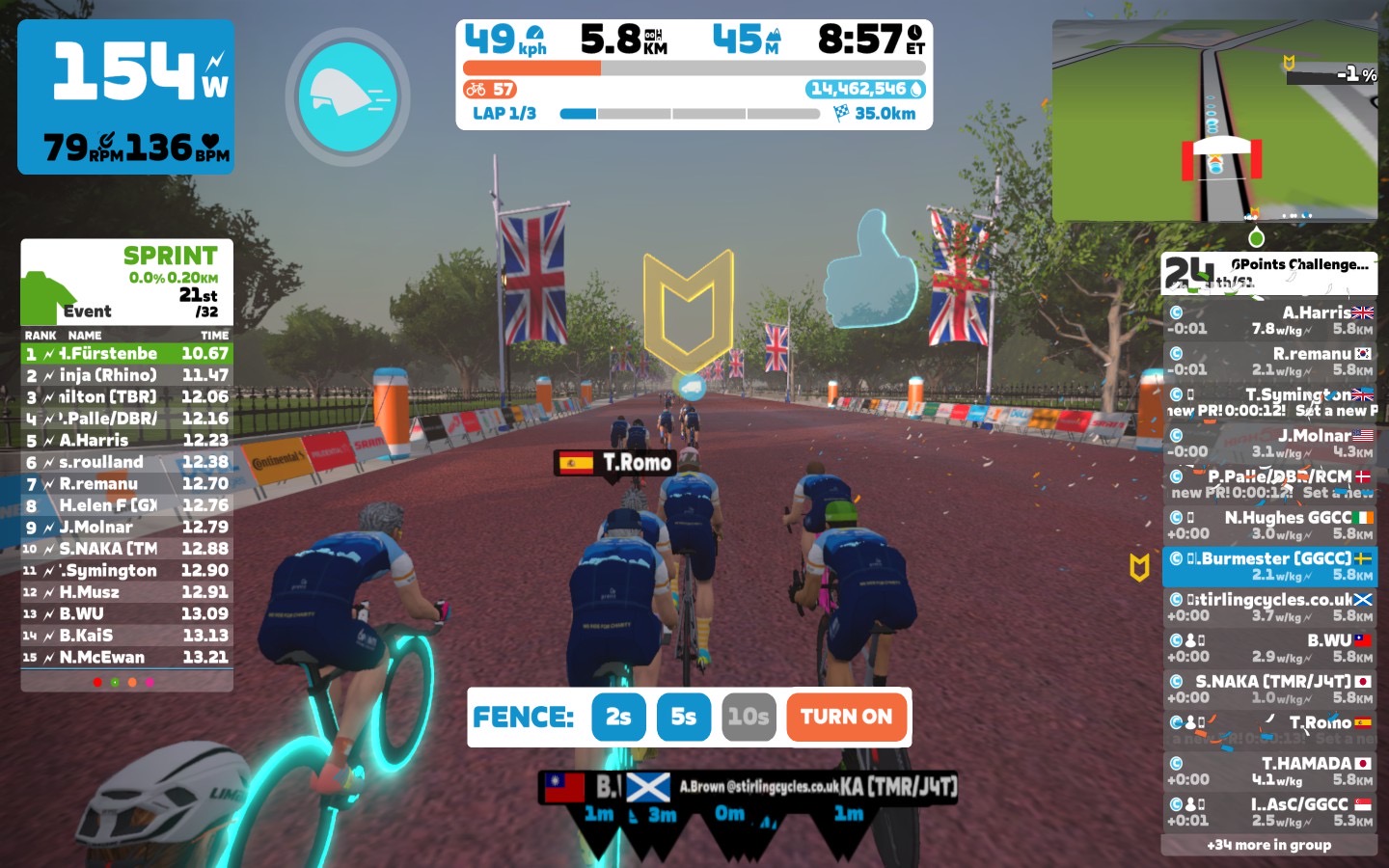The image size is (1389, 868).
Task: Choose N.Hughes GGCC rider row
Action: (1268, 526)
